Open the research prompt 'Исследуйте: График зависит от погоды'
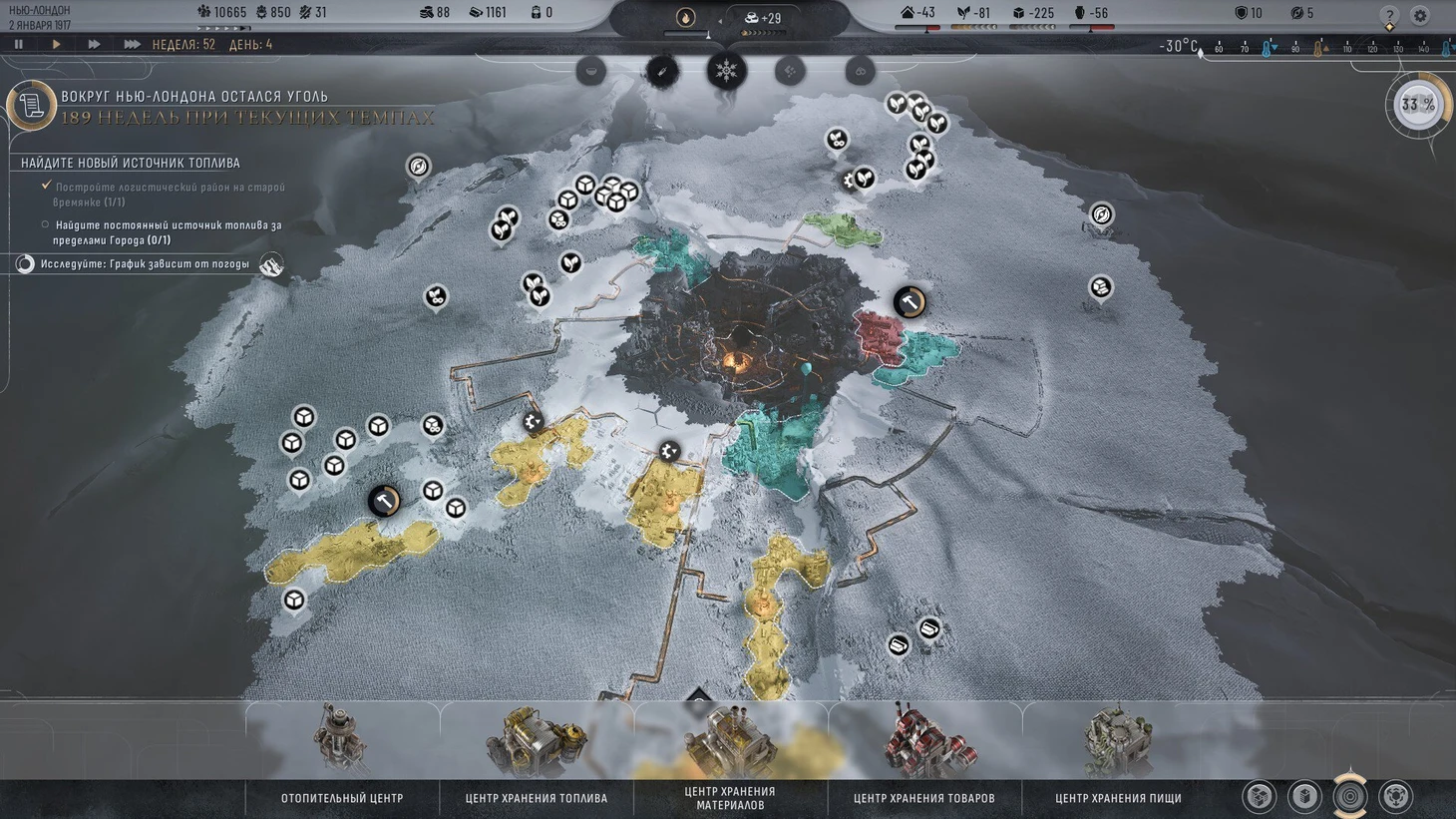1456x819 pixels. pyautogui.click(x=145, y=264)
